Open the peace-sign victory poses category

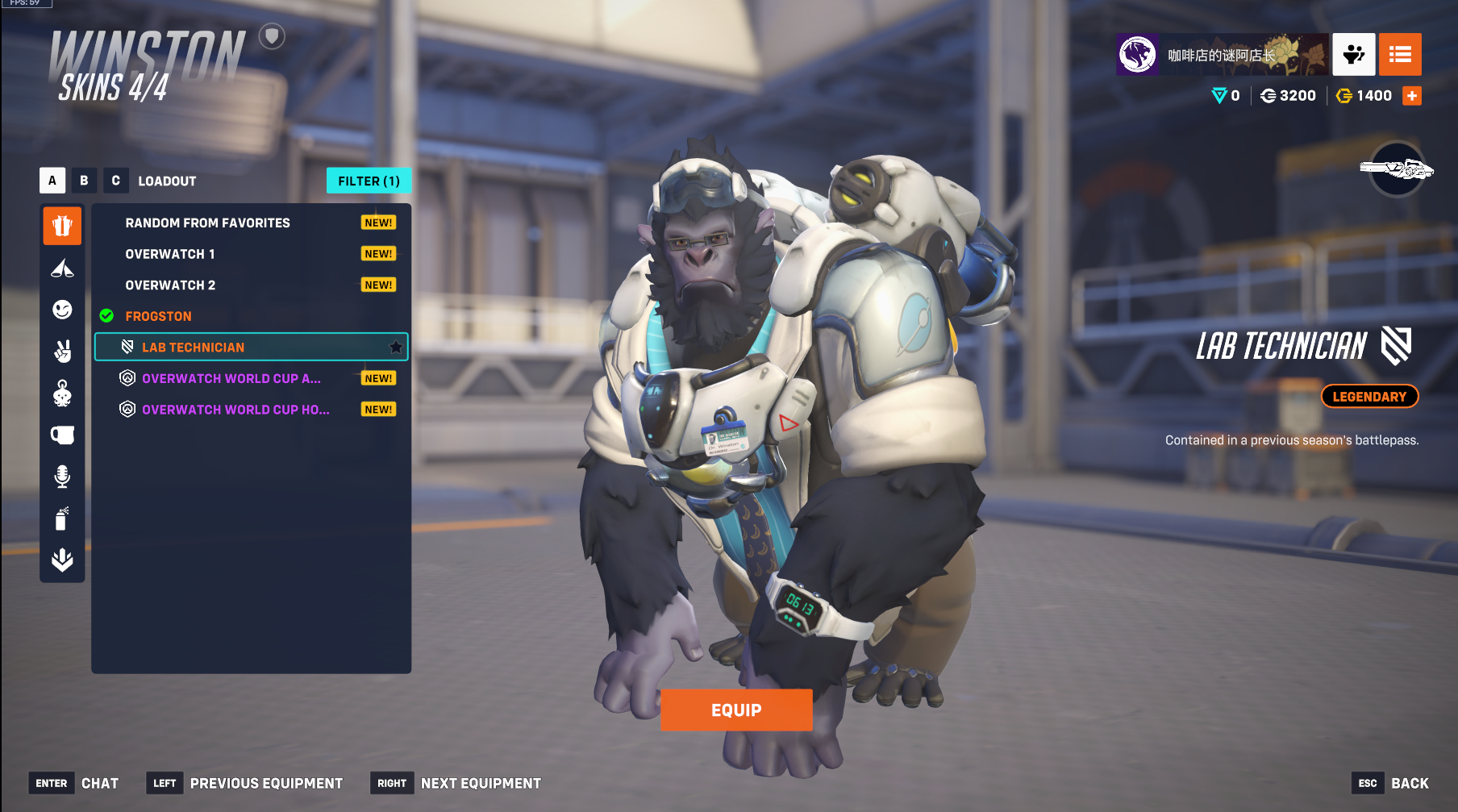62,352
